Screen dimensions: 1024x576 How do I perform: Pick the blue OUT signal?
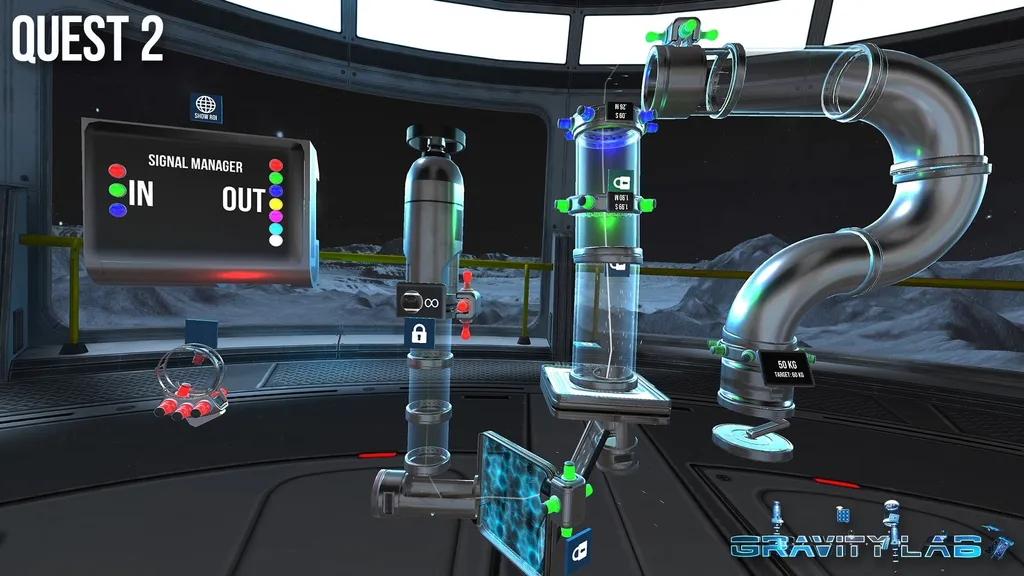coord(277,191)
